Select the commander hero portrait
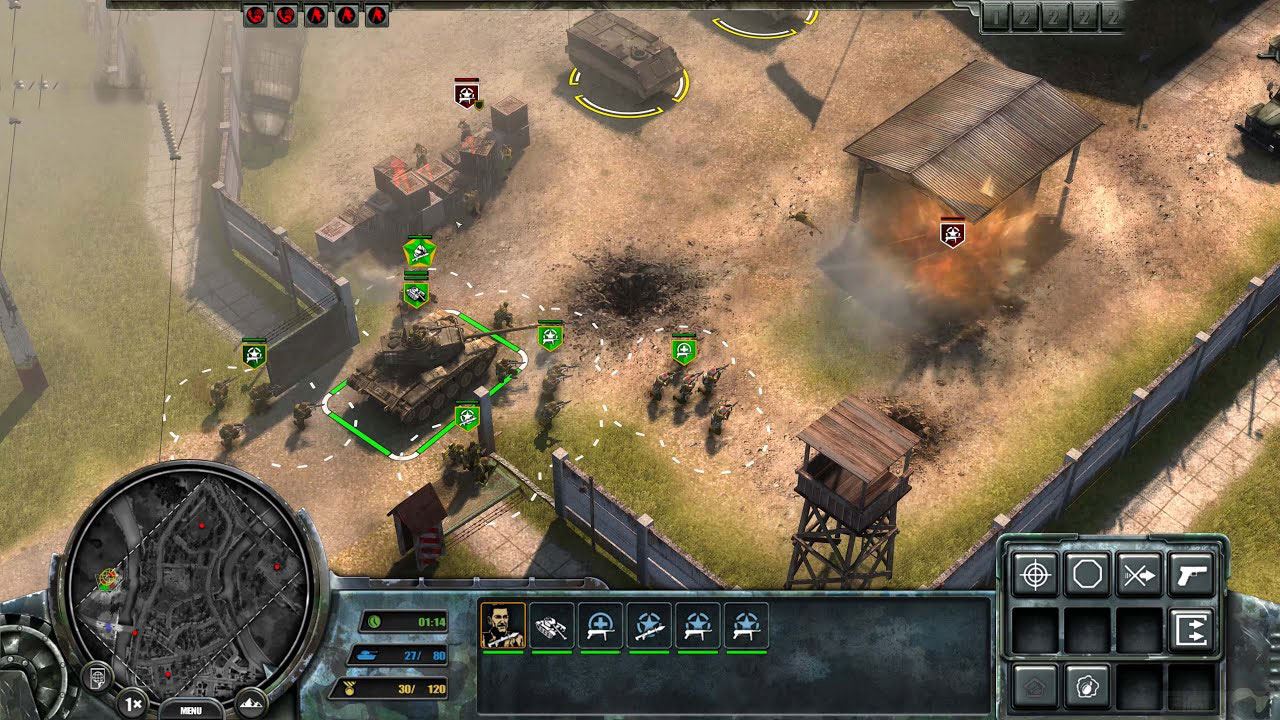1280x720 pixels. (x=503, y=626)
